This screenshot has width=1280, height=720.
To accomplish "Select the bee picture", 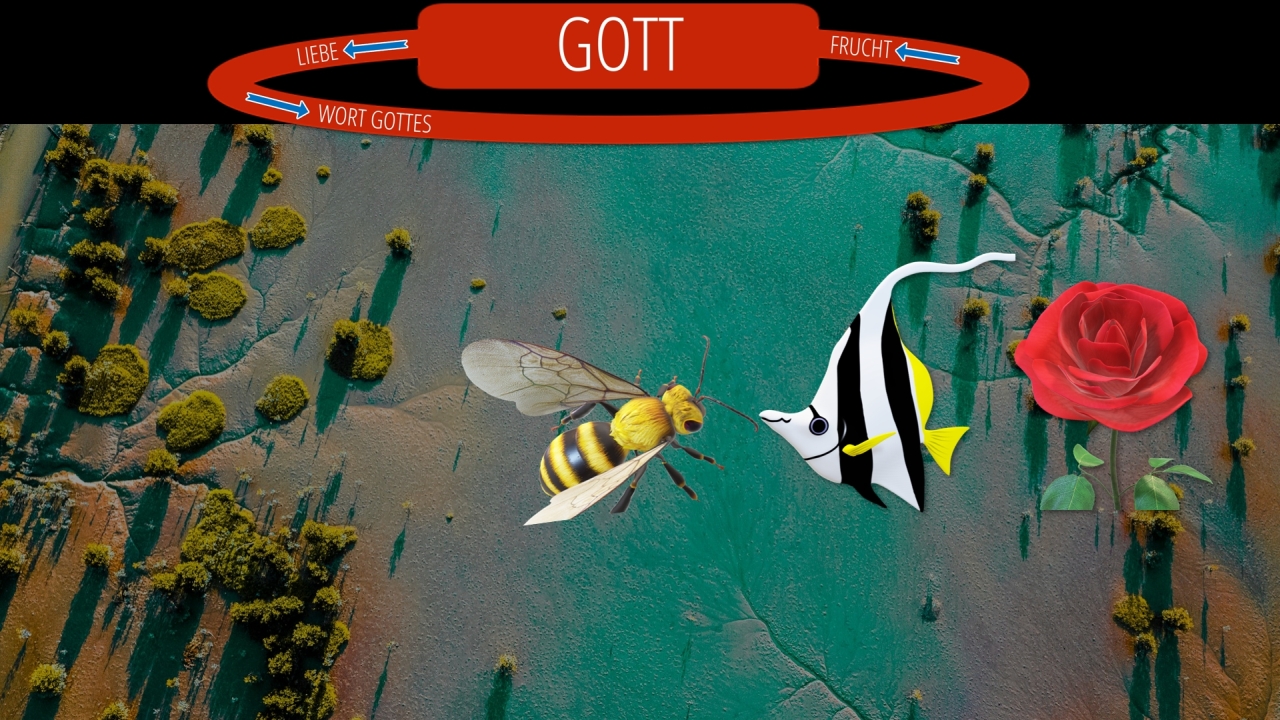I will (610, 430).
